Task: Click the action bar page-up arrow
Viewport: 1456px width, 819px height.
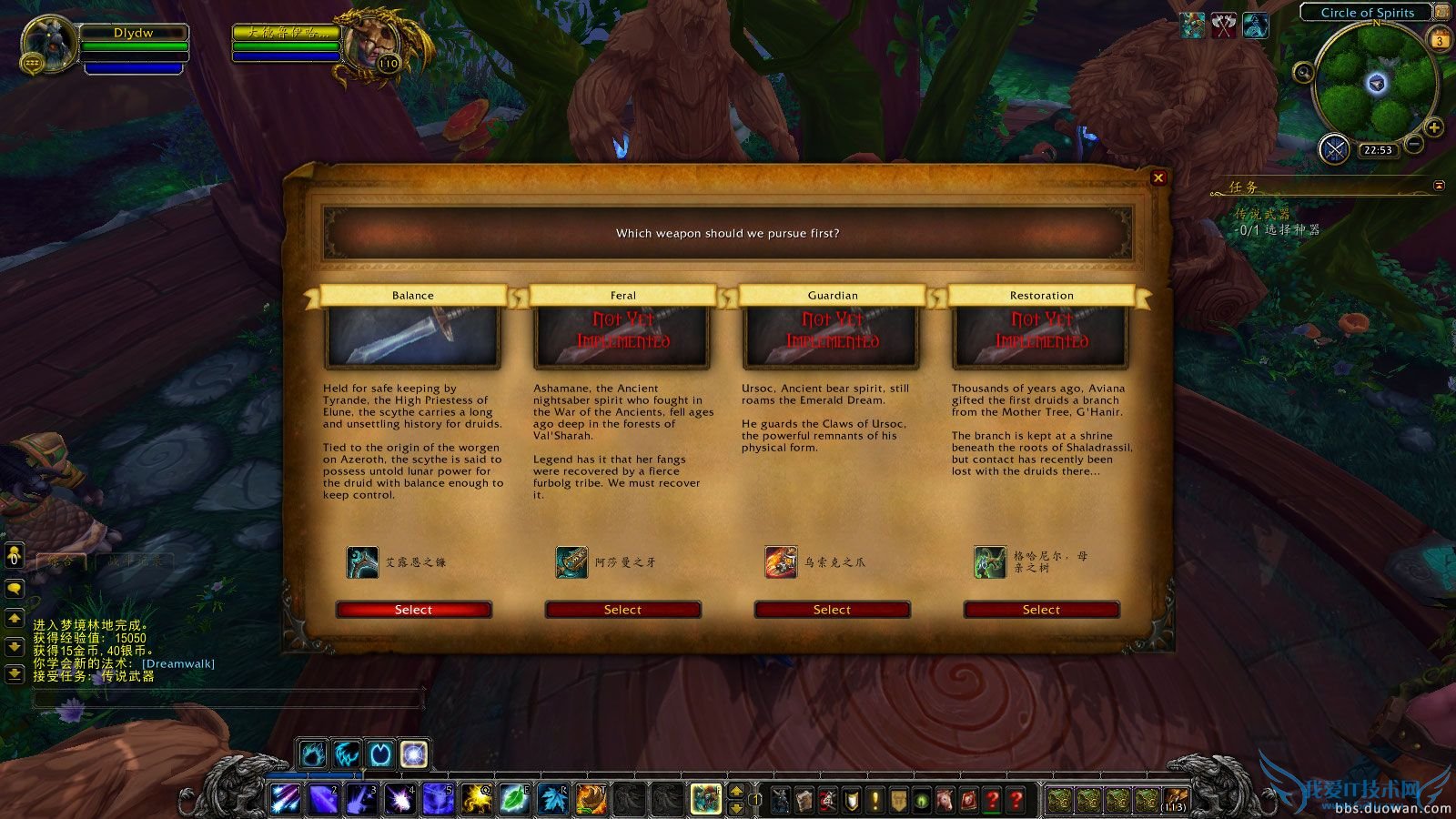Action: pyautogui.click(x=736, y=791)
